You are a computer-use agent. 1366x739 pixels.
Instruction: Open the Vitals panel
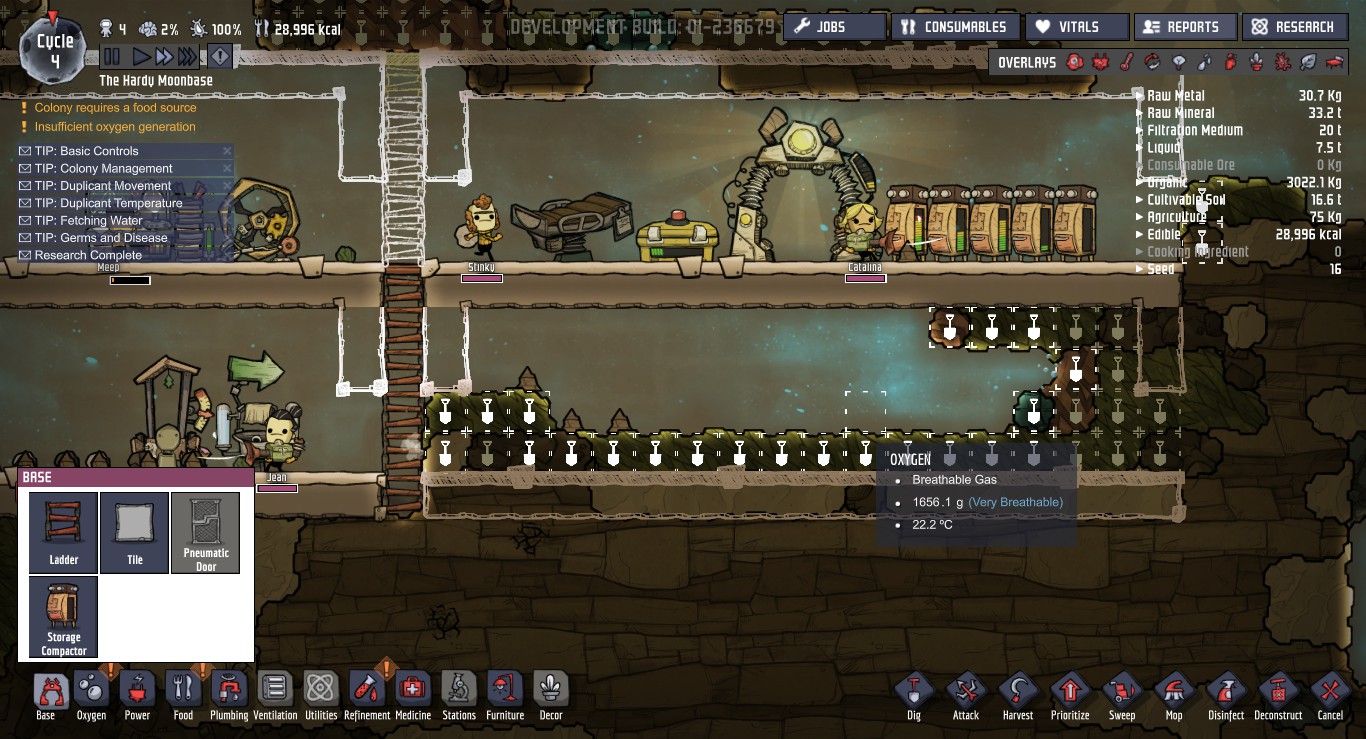point(1077,26)
